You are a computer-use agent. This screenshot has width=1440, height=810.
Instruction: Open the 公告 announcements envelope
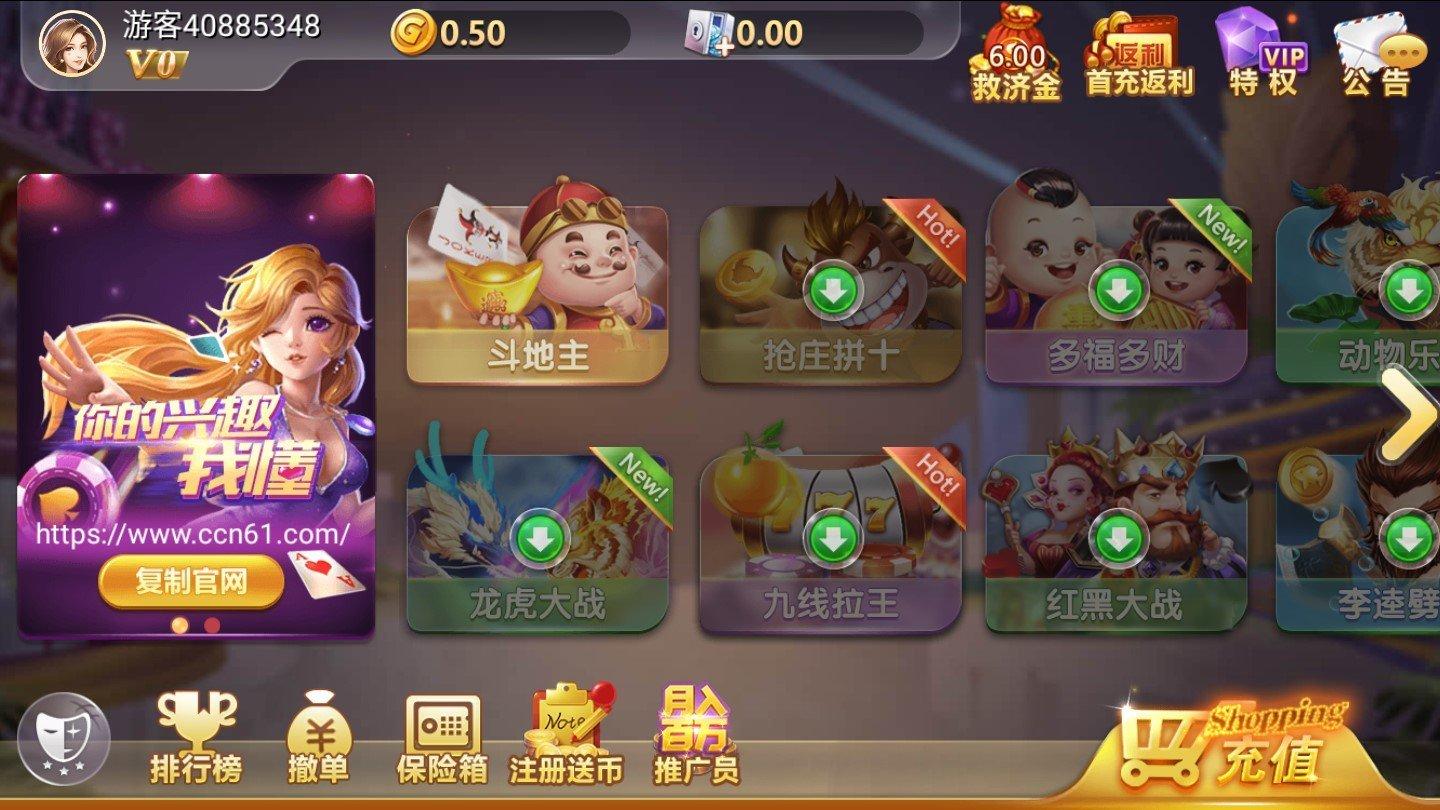pyautogui.click(x=1380, y=58)
